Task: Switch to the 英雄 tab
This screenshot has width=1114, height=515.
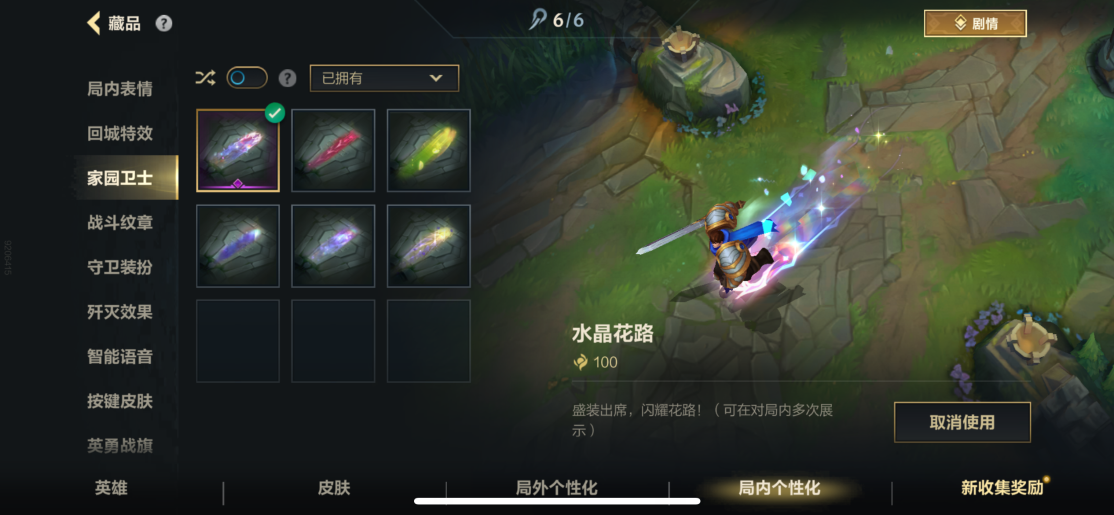Action: pyautogui.click(x=111, y=488)
